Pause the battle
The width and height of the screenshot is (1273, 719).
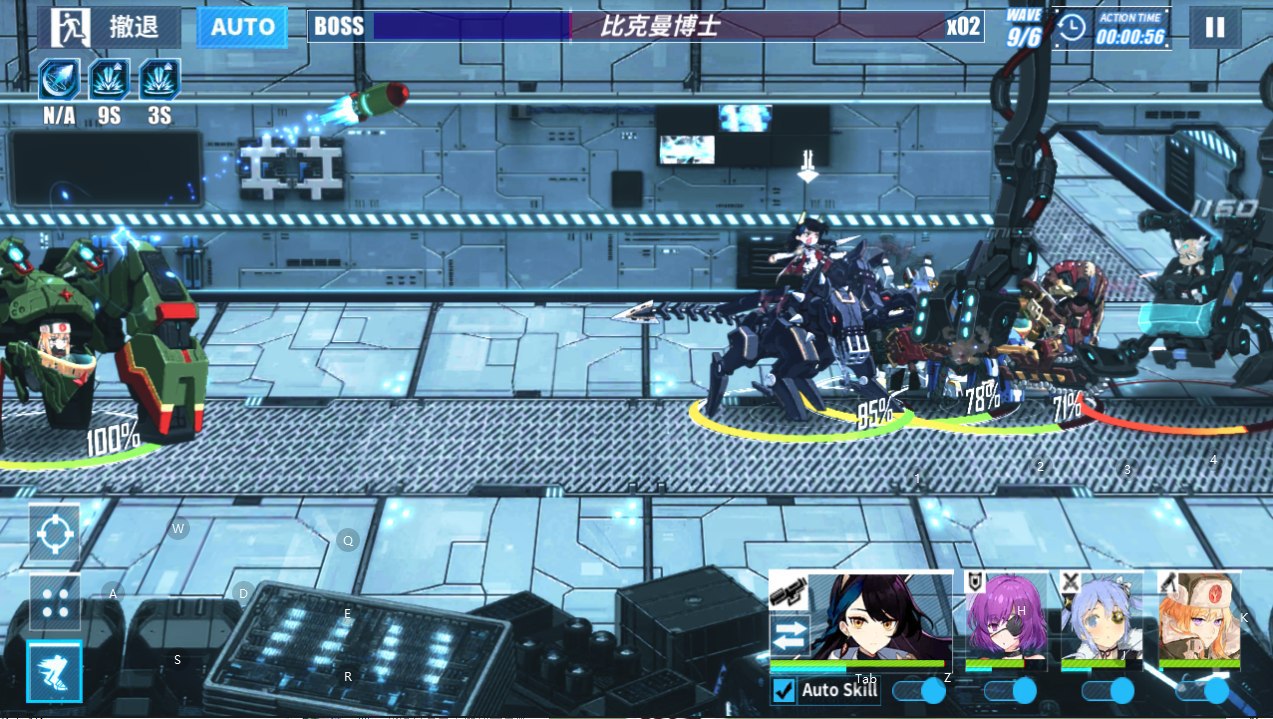coord(1214,27)
